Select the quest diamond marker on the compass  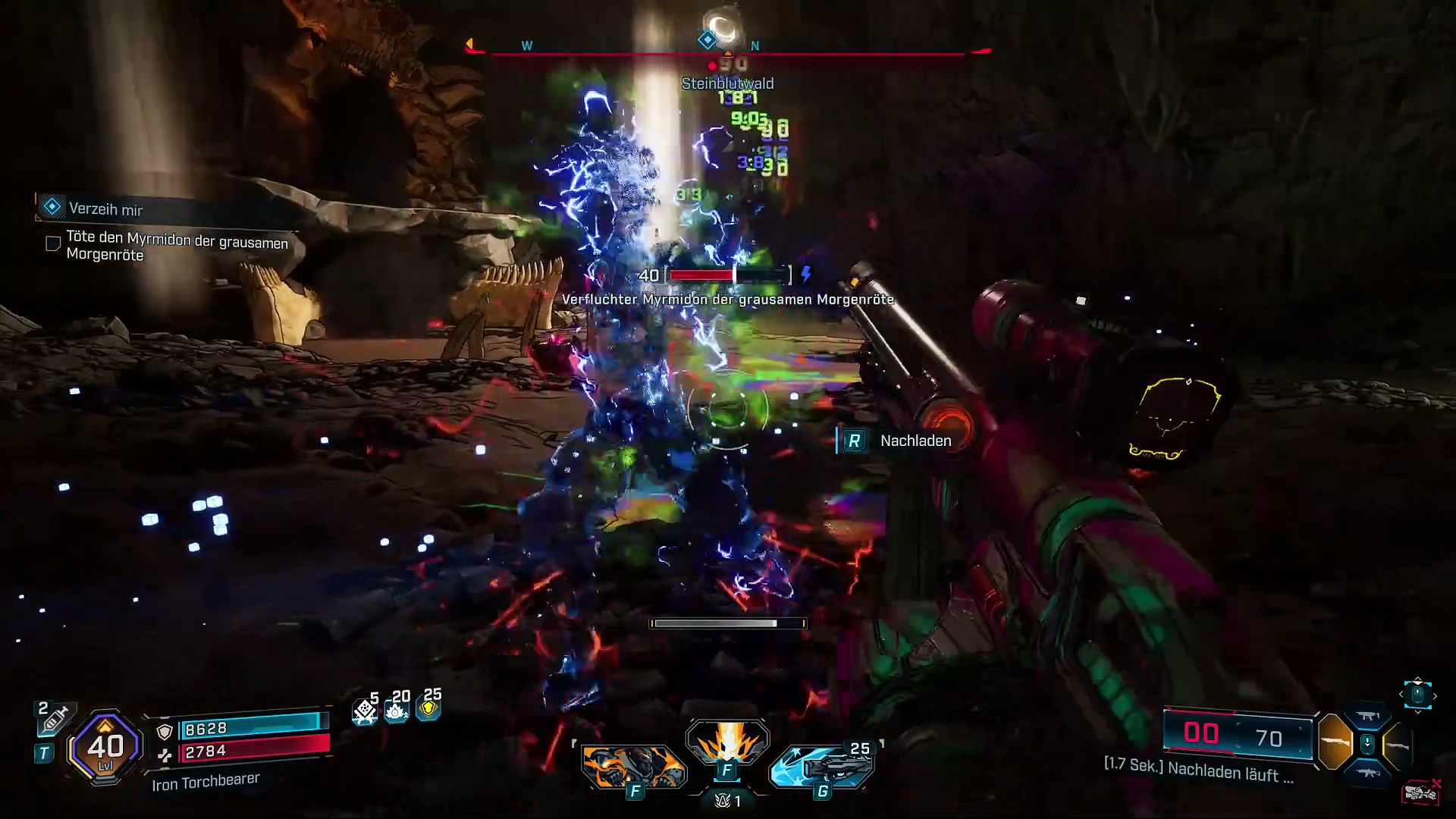tap(707, 40)
